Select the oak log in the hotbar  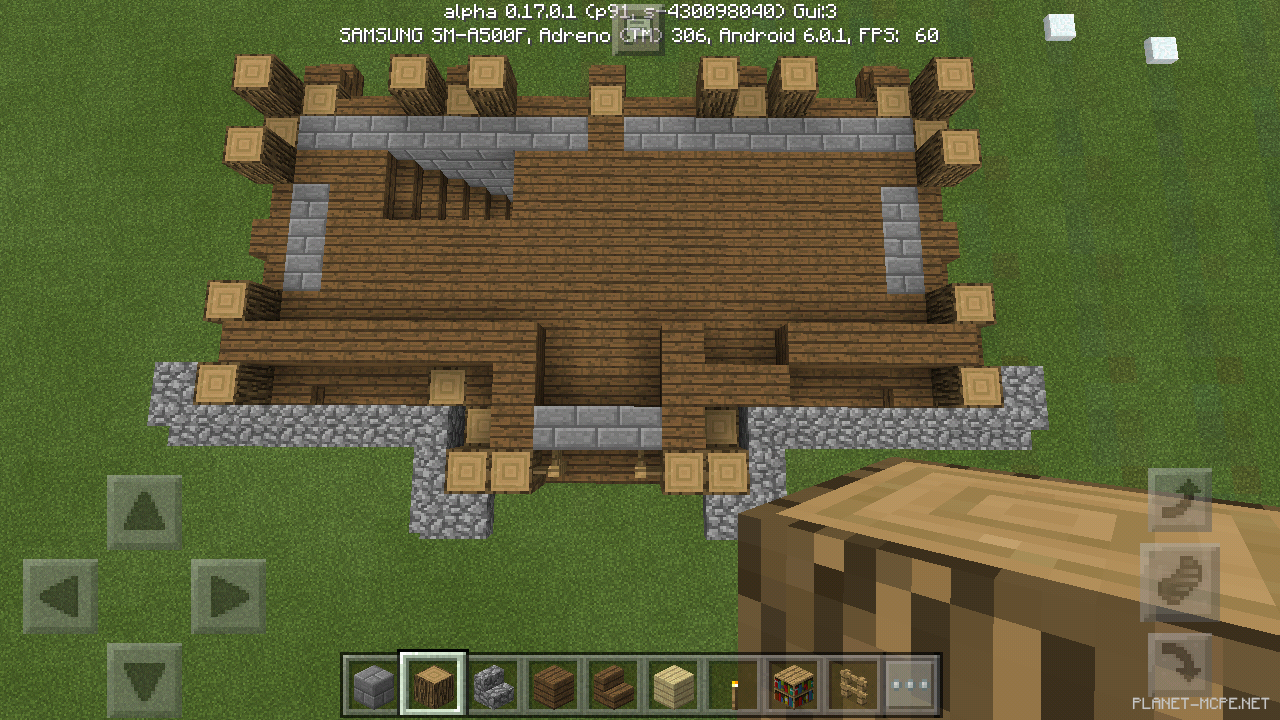[432, 685]
